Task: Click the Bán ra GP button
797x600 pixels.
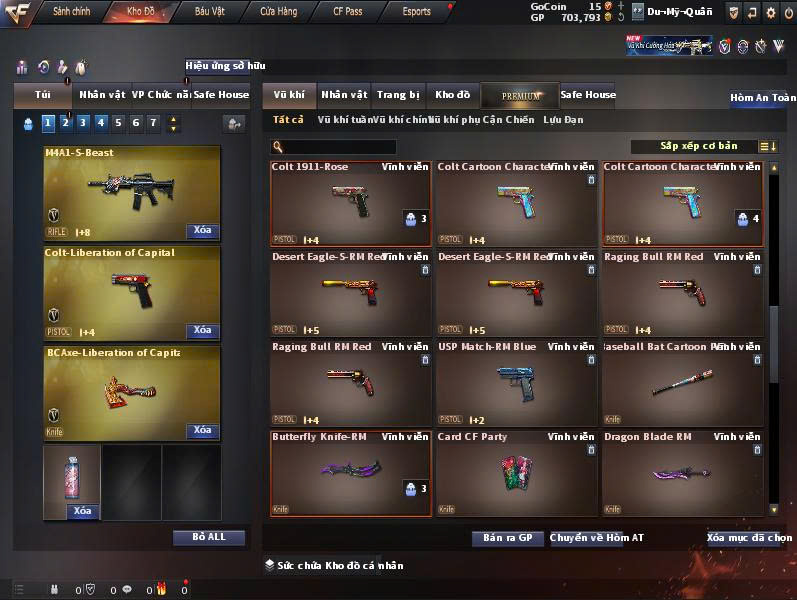Action: pos(508,538)
